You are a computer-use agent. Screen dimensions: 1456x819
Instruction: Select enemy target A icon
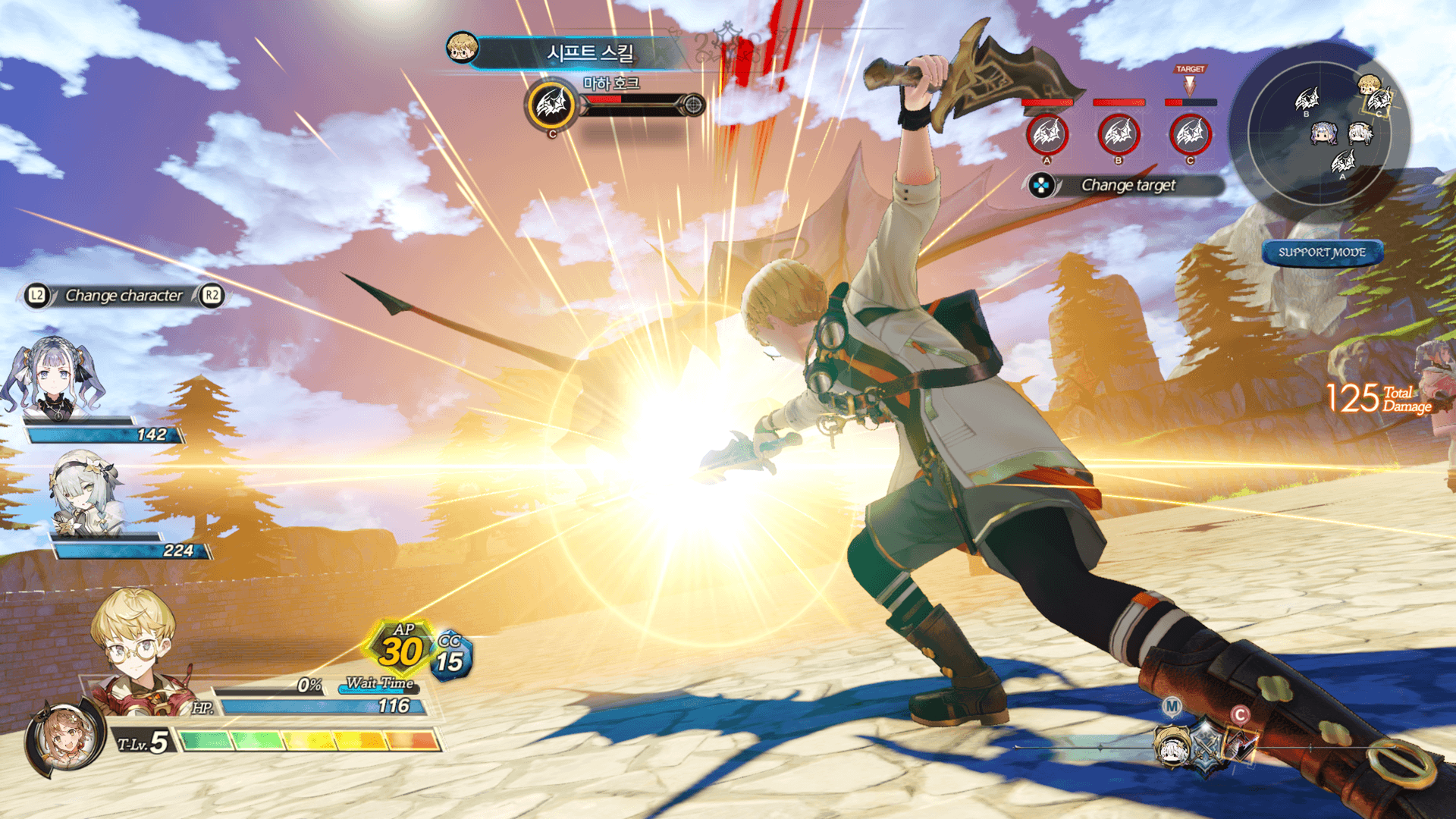1046,135
